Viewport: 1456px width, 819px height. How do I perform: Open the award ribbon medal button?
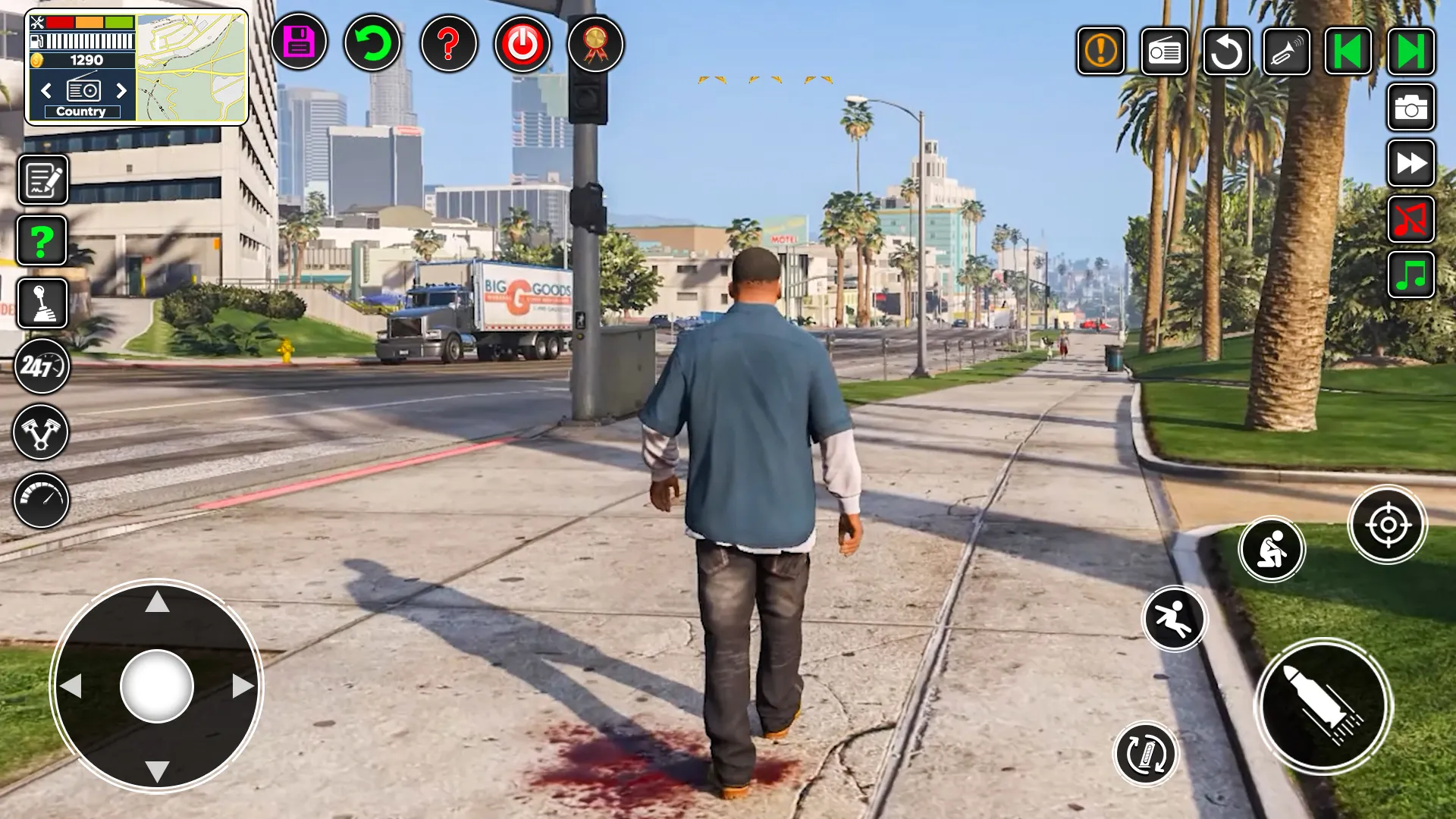(x=595, y=44)
